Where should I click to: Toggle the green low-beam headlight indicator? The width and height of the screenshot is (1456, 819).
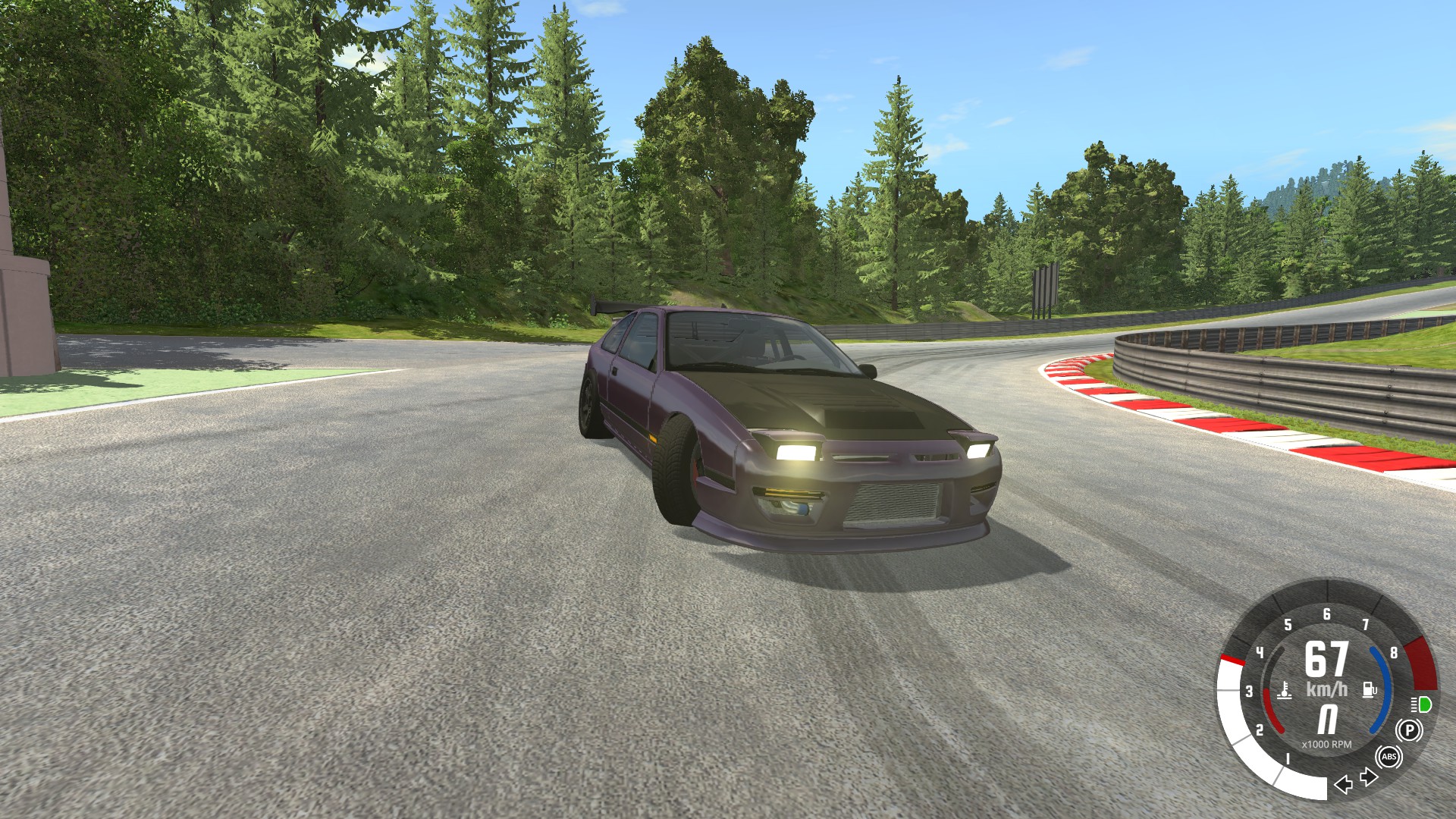click(x=1421, y=705)
